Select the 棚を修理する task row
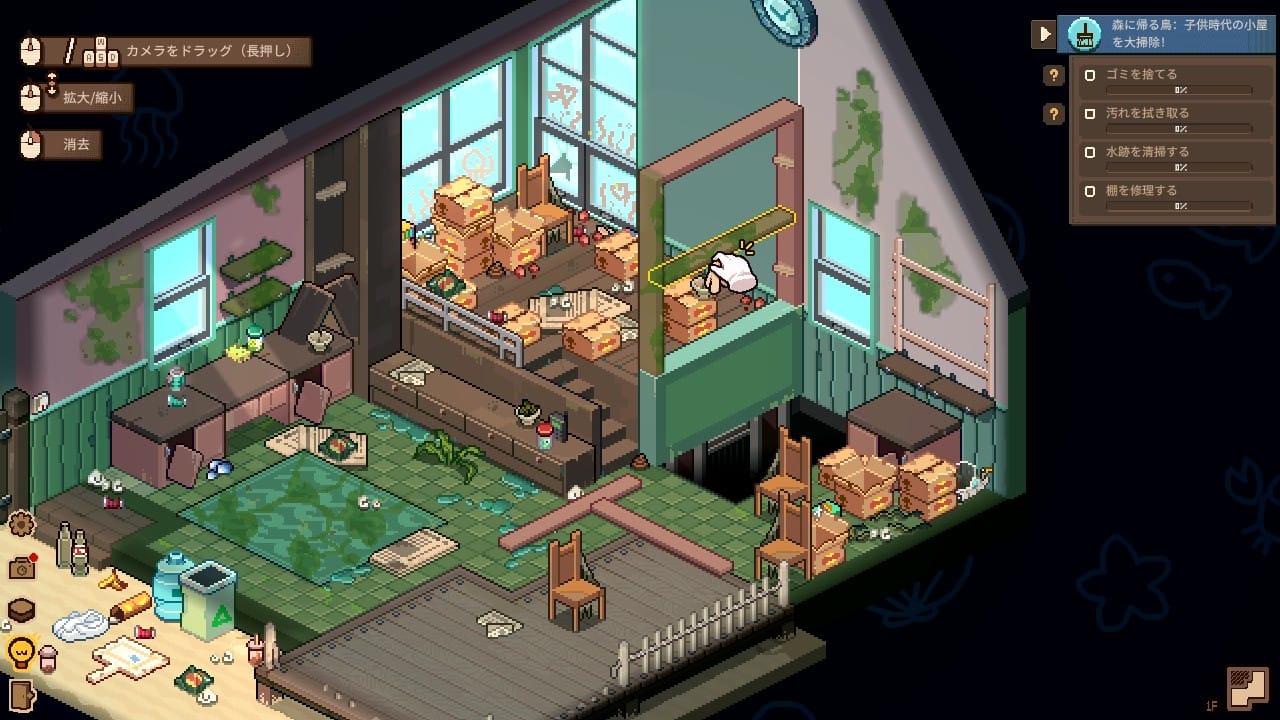The width and height of the screenshot is (1280, 720). 1167,196
